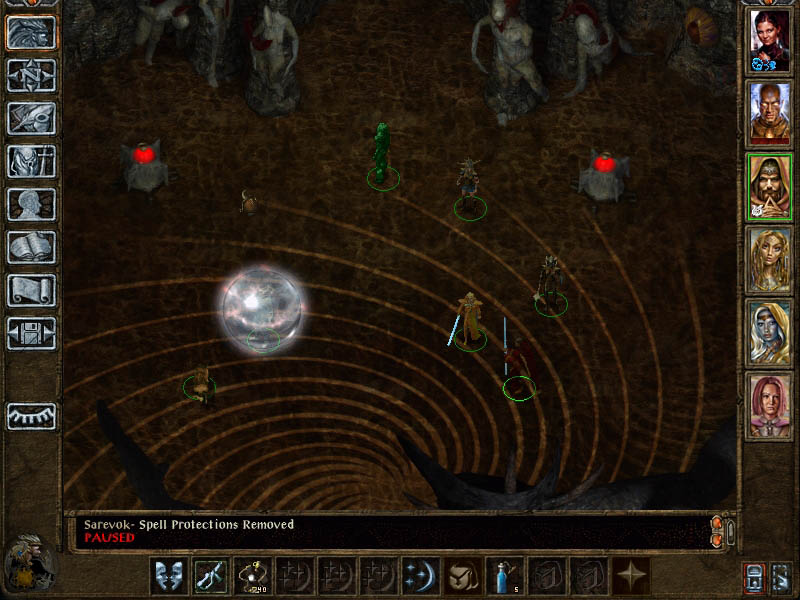Open the priest scroll screen
The height and width of the screenshot is (600, 800).
(x=31, y=290)
